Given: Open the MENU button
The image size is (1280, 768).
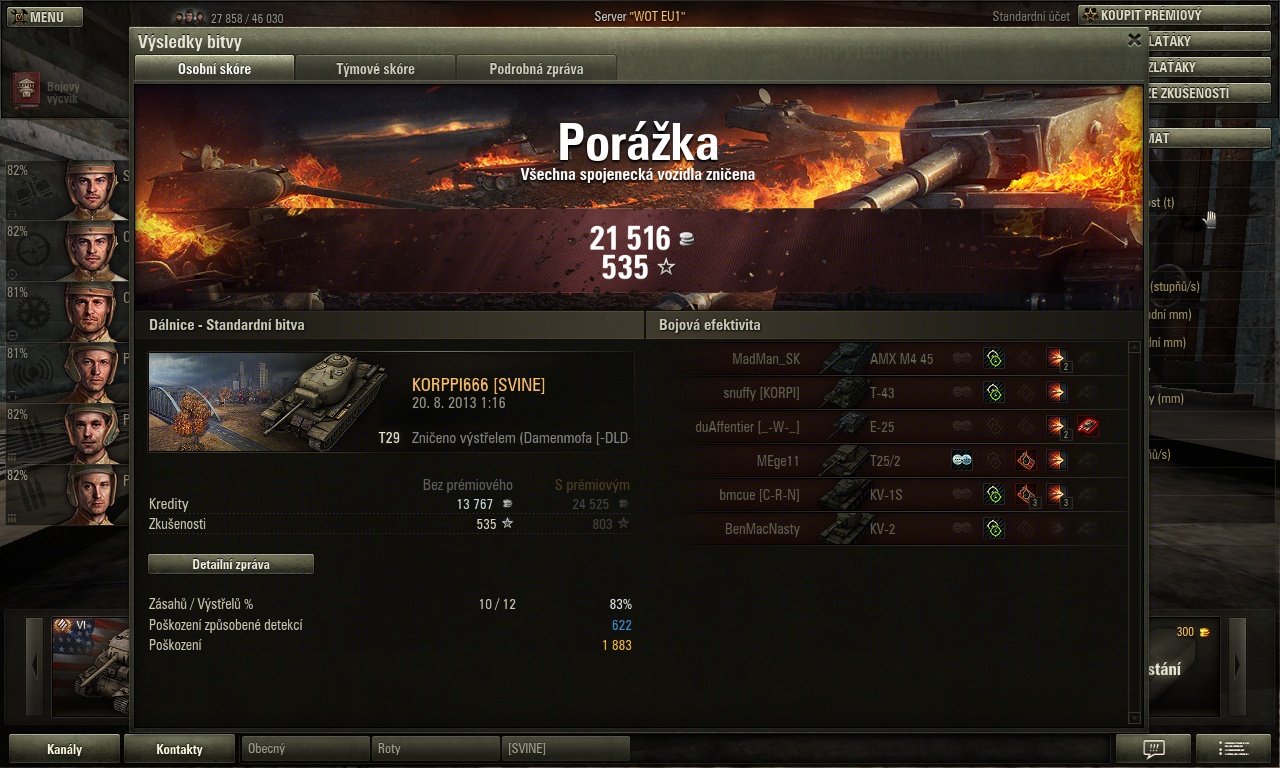Looking at the screenshot, I should [40, 17].
